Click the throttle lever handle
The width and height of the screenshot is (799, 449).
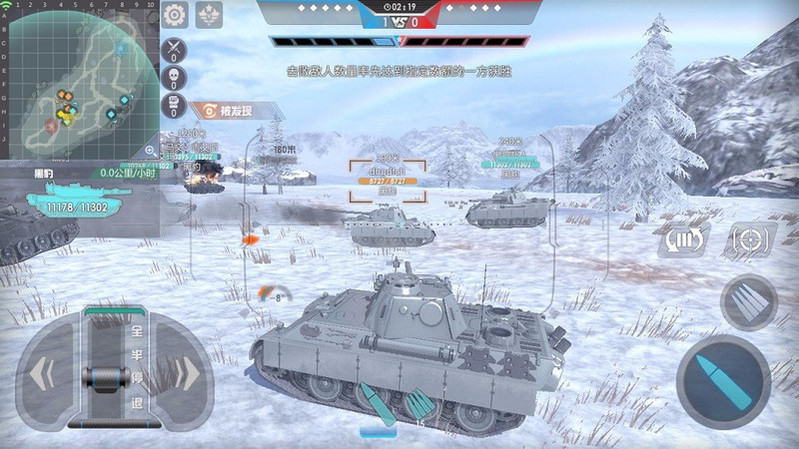pos(104,378)
